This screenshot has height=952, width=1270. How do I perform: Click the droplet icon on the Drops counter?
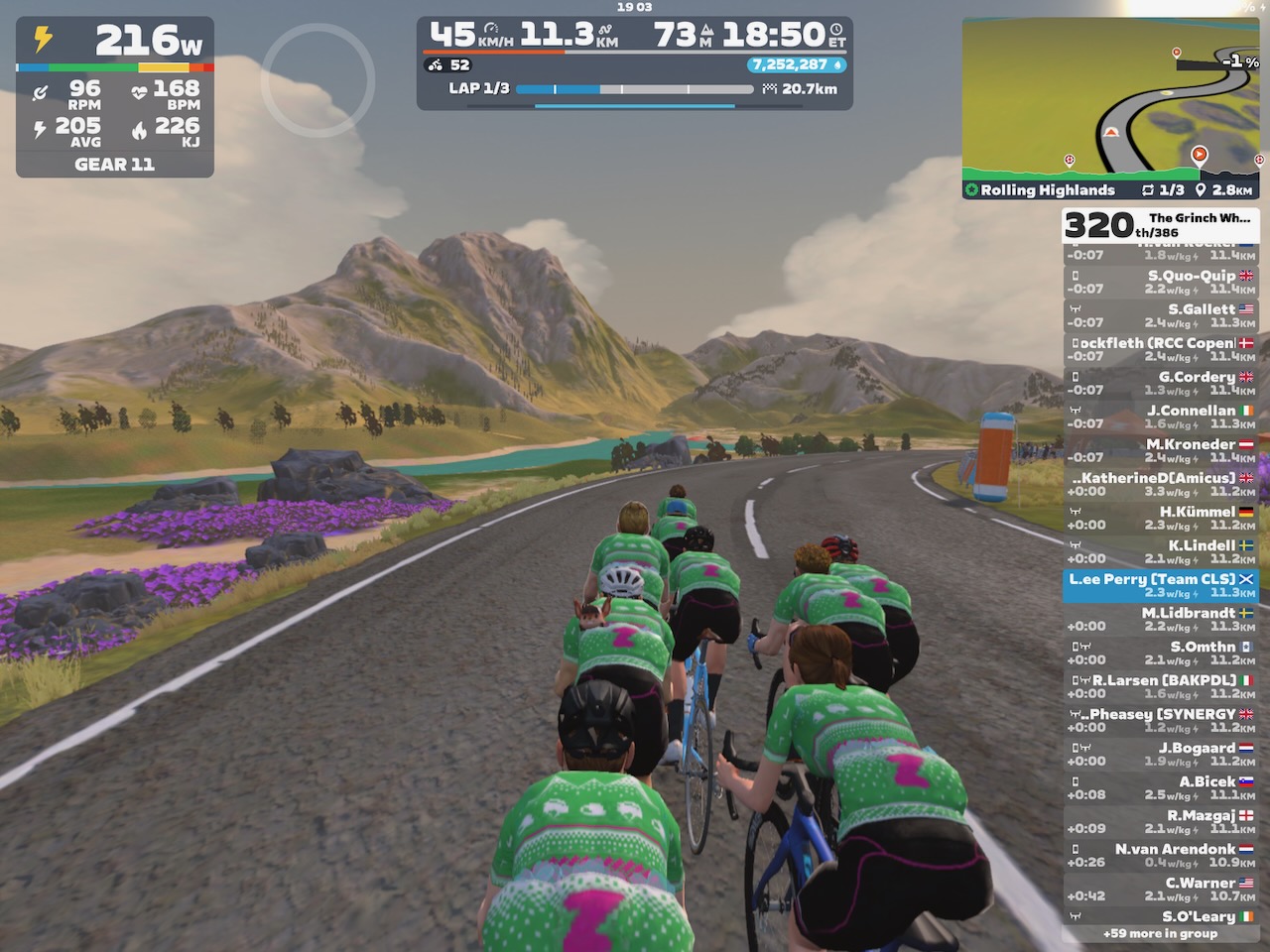coord(836,63)
